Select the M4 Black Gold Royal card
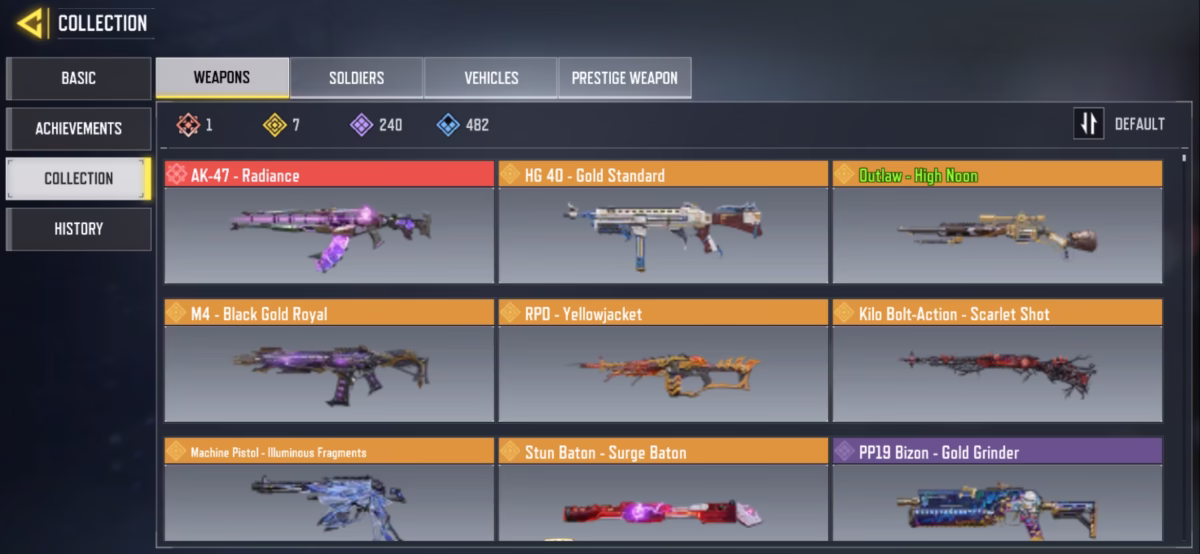The image size is (1200, 554). (329, 360)
